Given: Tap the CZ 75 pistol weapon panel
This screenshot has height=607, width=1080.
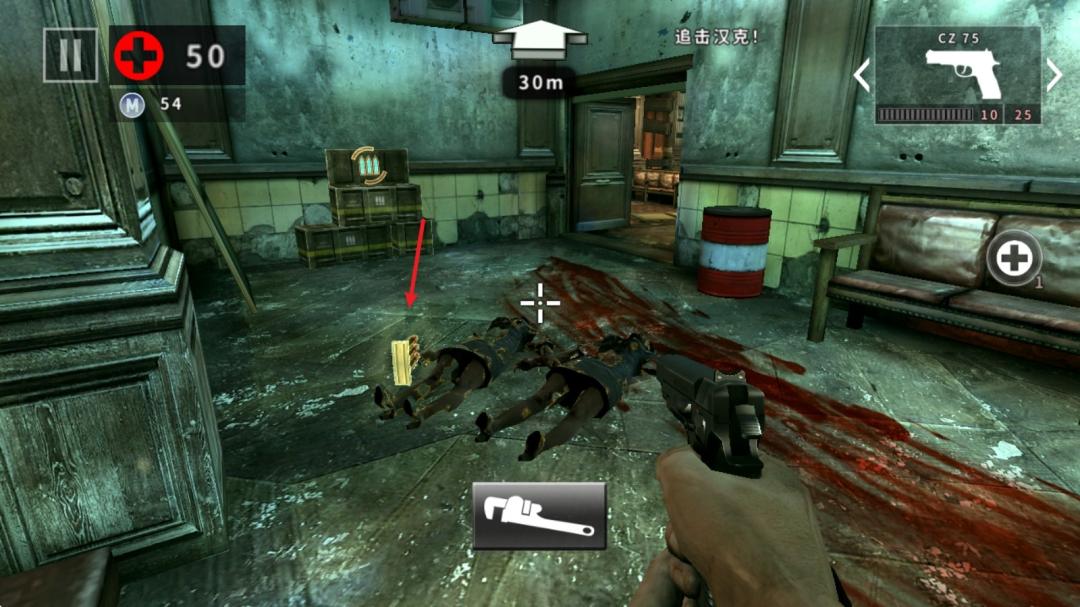Looking at the screenshot, I should 957,75.
